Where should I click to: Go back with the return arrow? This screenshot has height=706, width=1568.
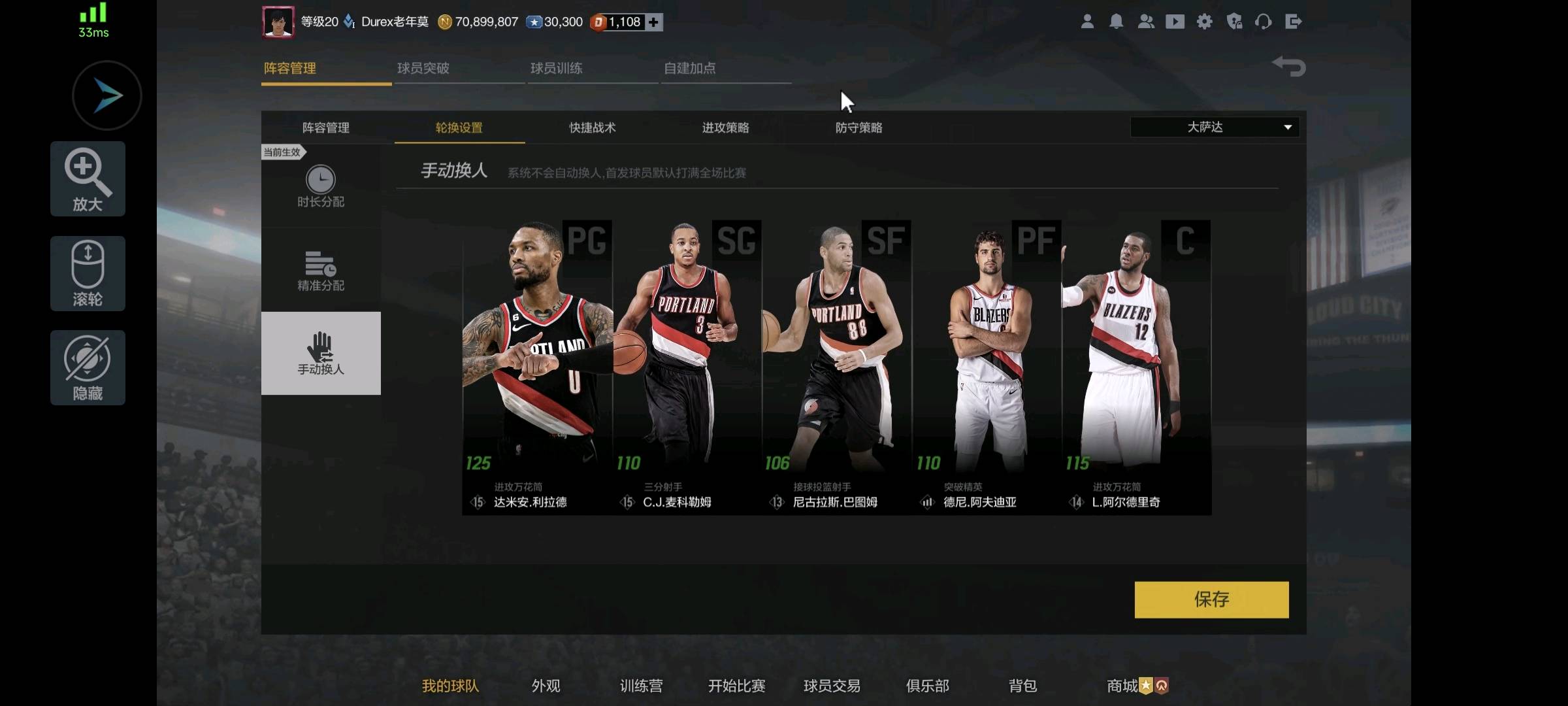(1289, 66)
